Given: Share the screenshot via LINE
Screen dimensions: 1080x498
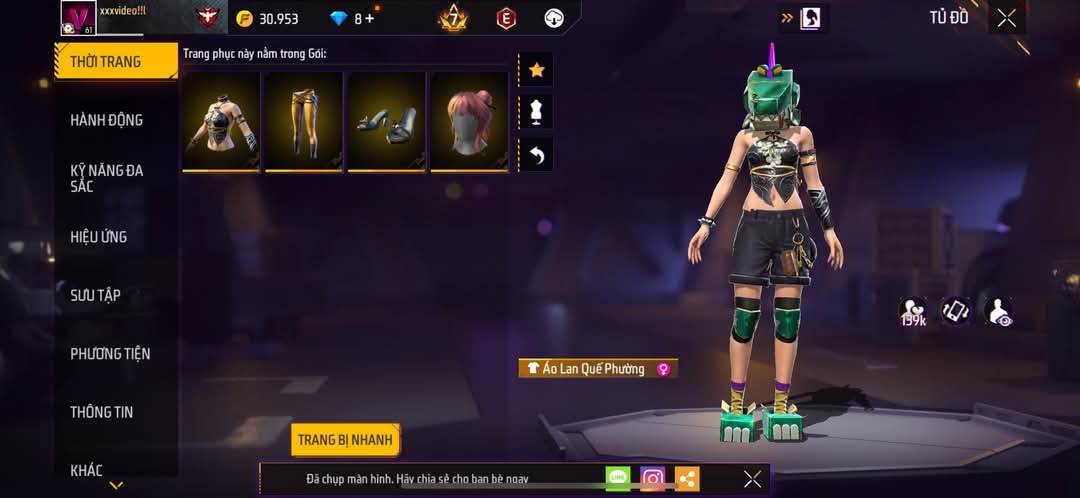Looking at the screenshot, I should 618,479.
